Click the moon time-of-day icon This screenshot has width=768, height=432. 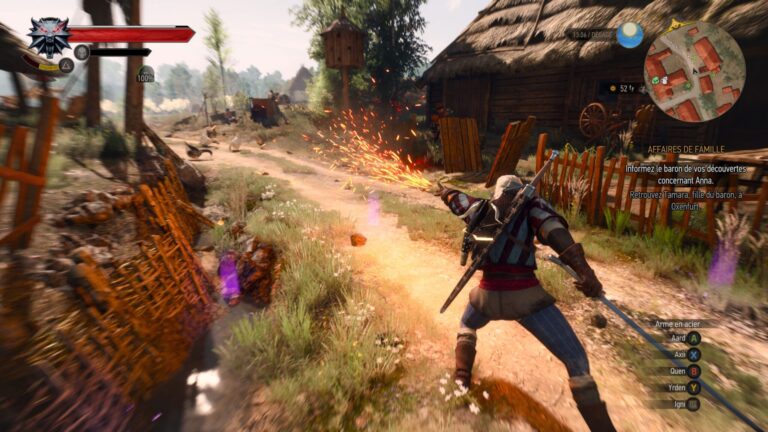(630, 35)
